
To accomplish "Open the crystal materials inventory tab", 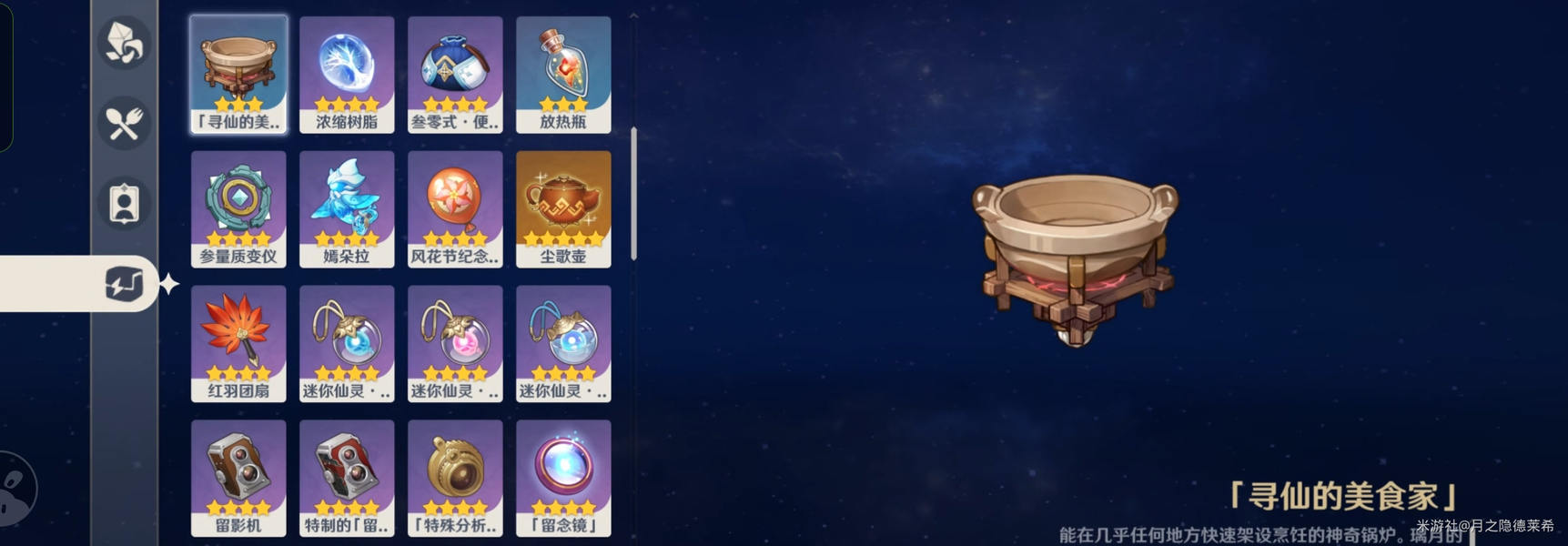I will (x=124, y=43).
